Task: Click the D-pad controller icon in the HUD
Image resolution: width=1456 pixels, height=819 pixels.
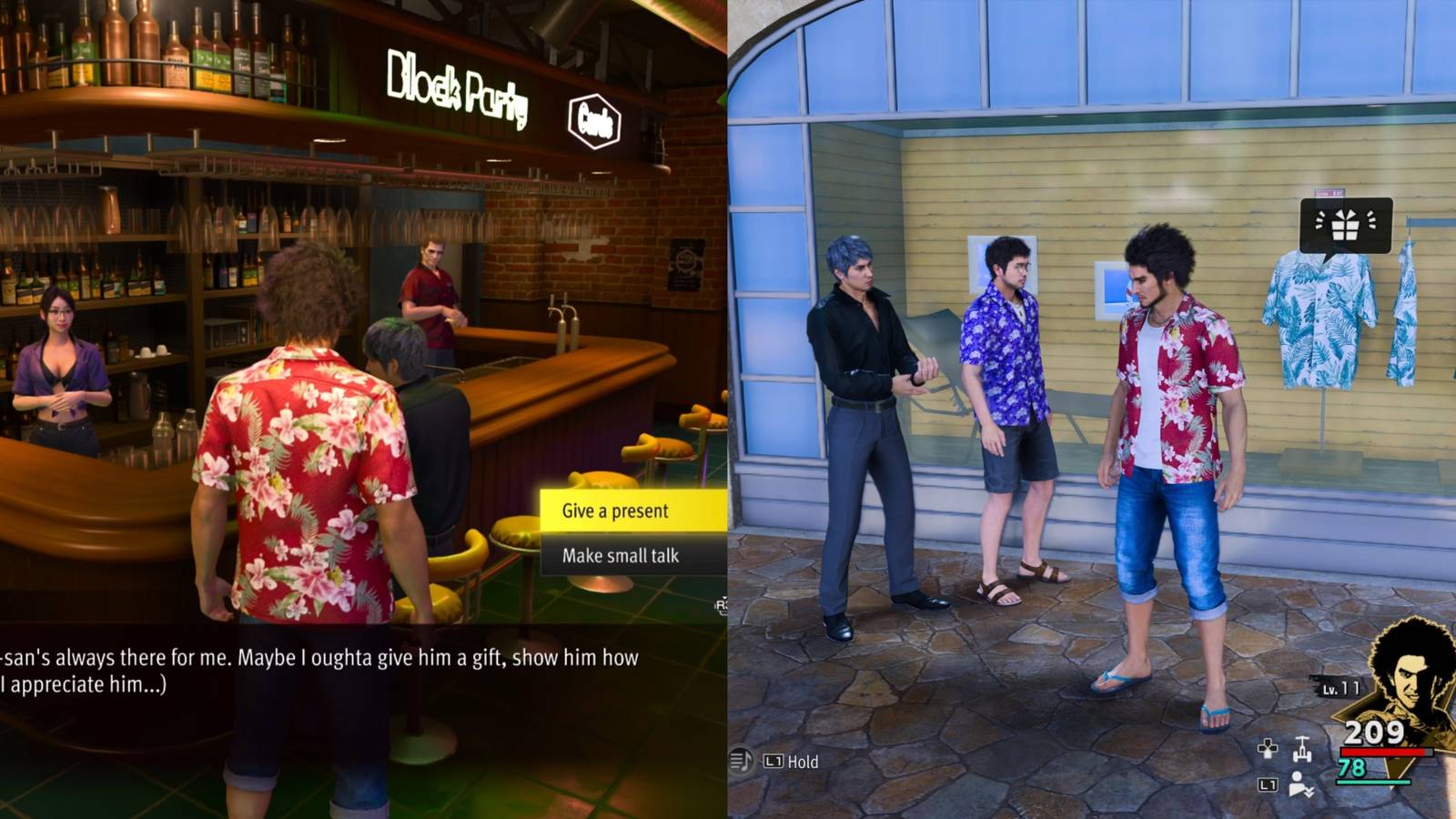Action: pos(1269,750)
